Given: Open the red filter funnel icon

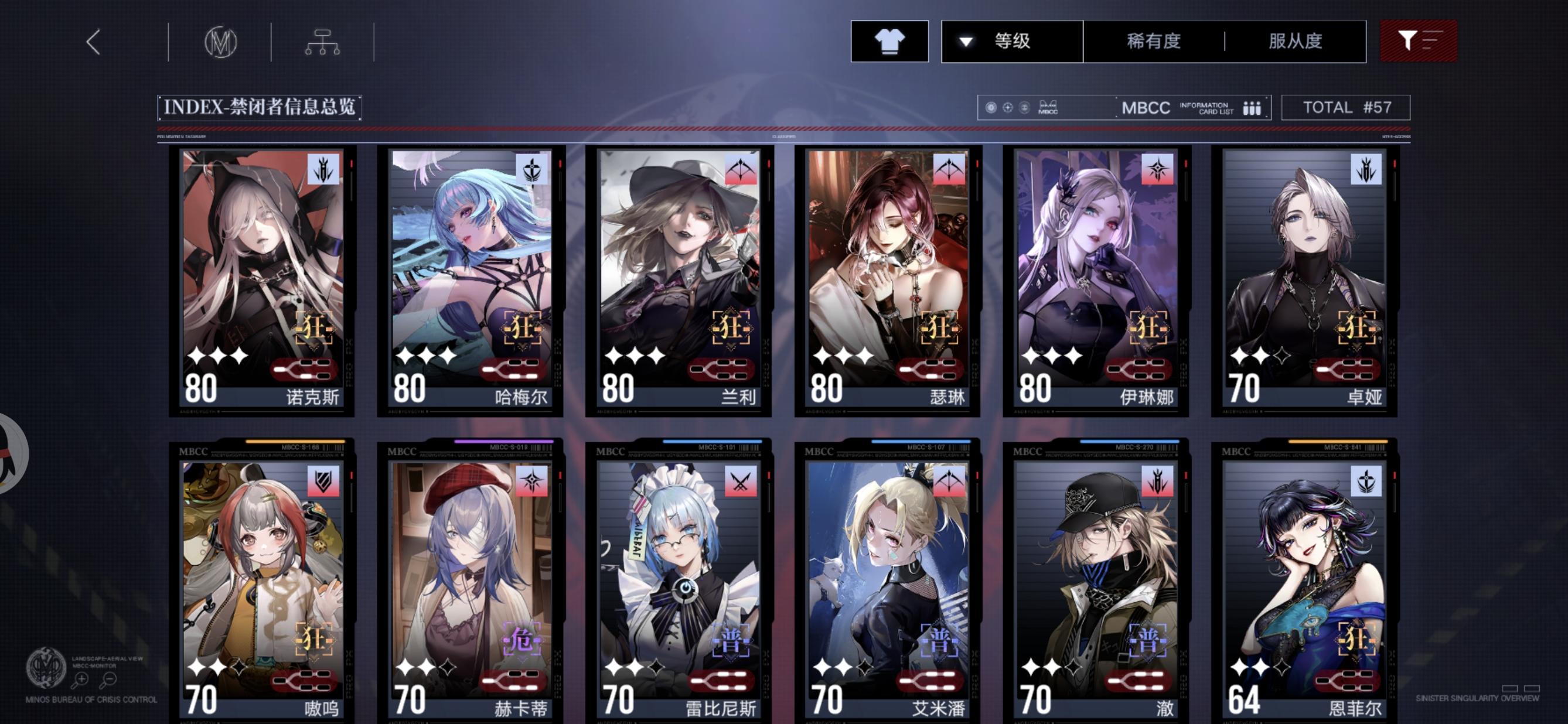Looking at the screenshot, I should point(1419,42).
